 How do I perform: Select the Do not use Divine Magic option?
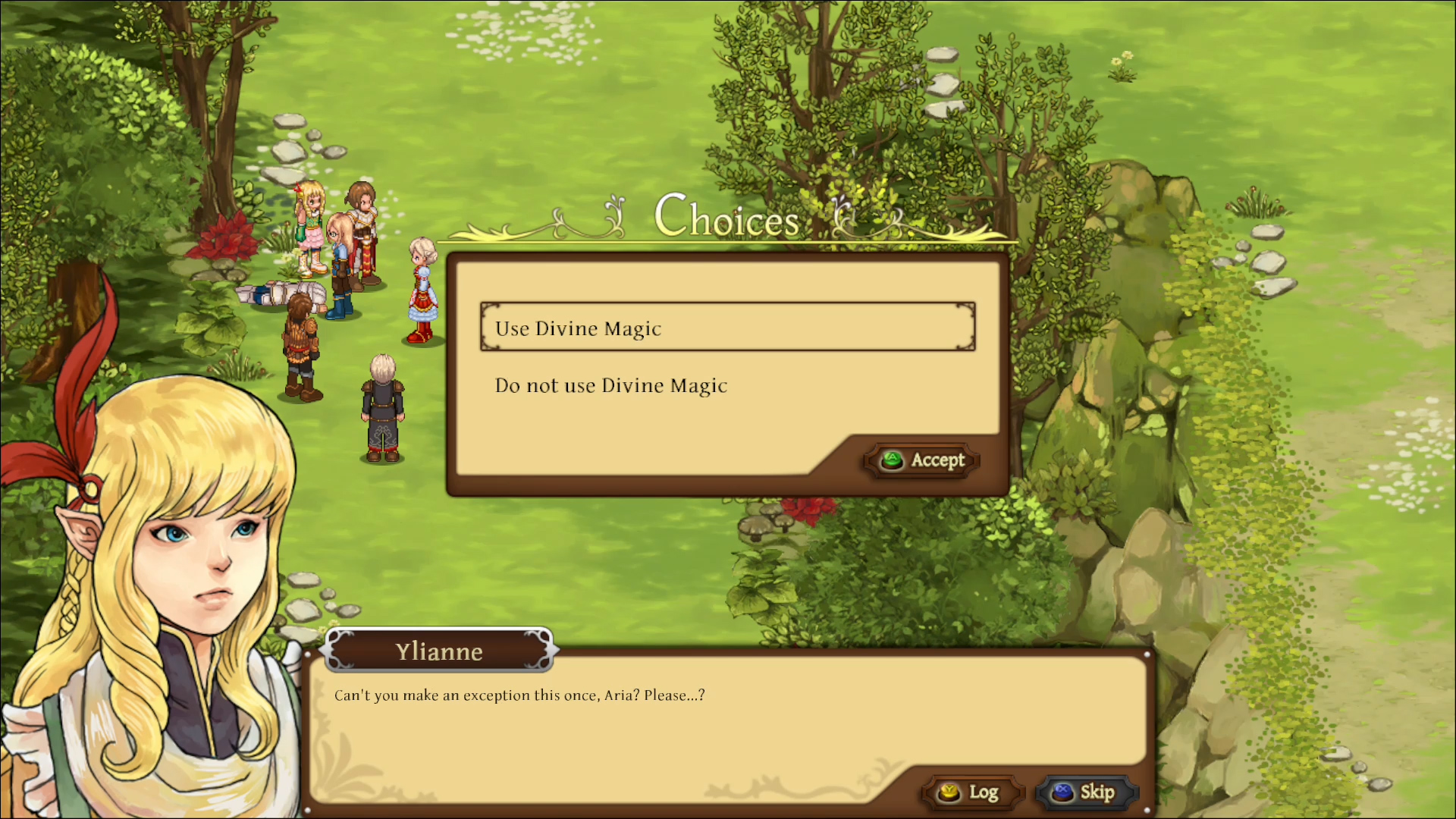(610, 385)
